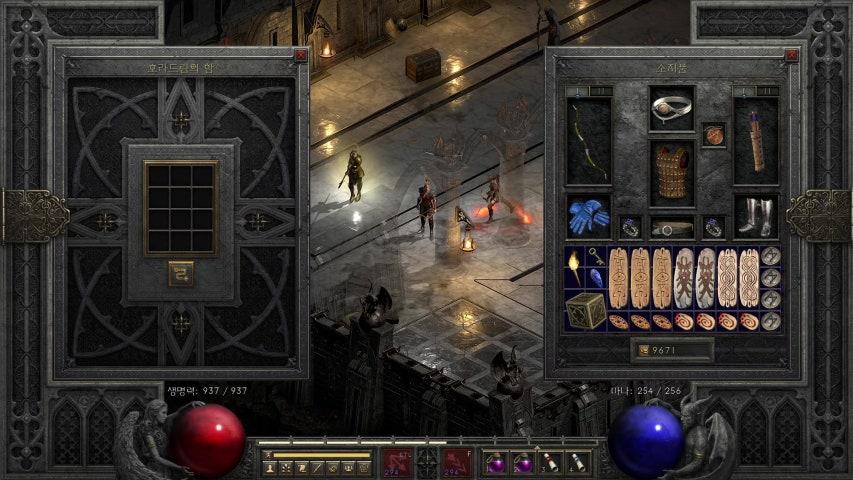Close the inventory panel

[x=791, y=56]
